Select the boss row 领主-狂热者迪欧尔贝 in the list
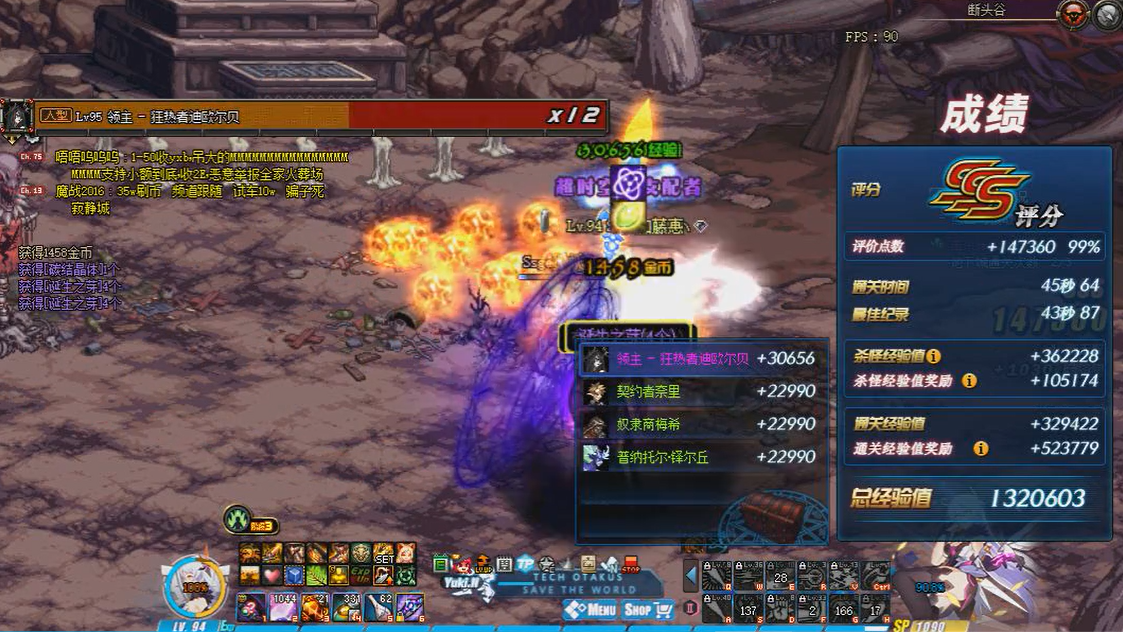The height and width of the screenshot is (632, 1123). (x=702, y=359)
